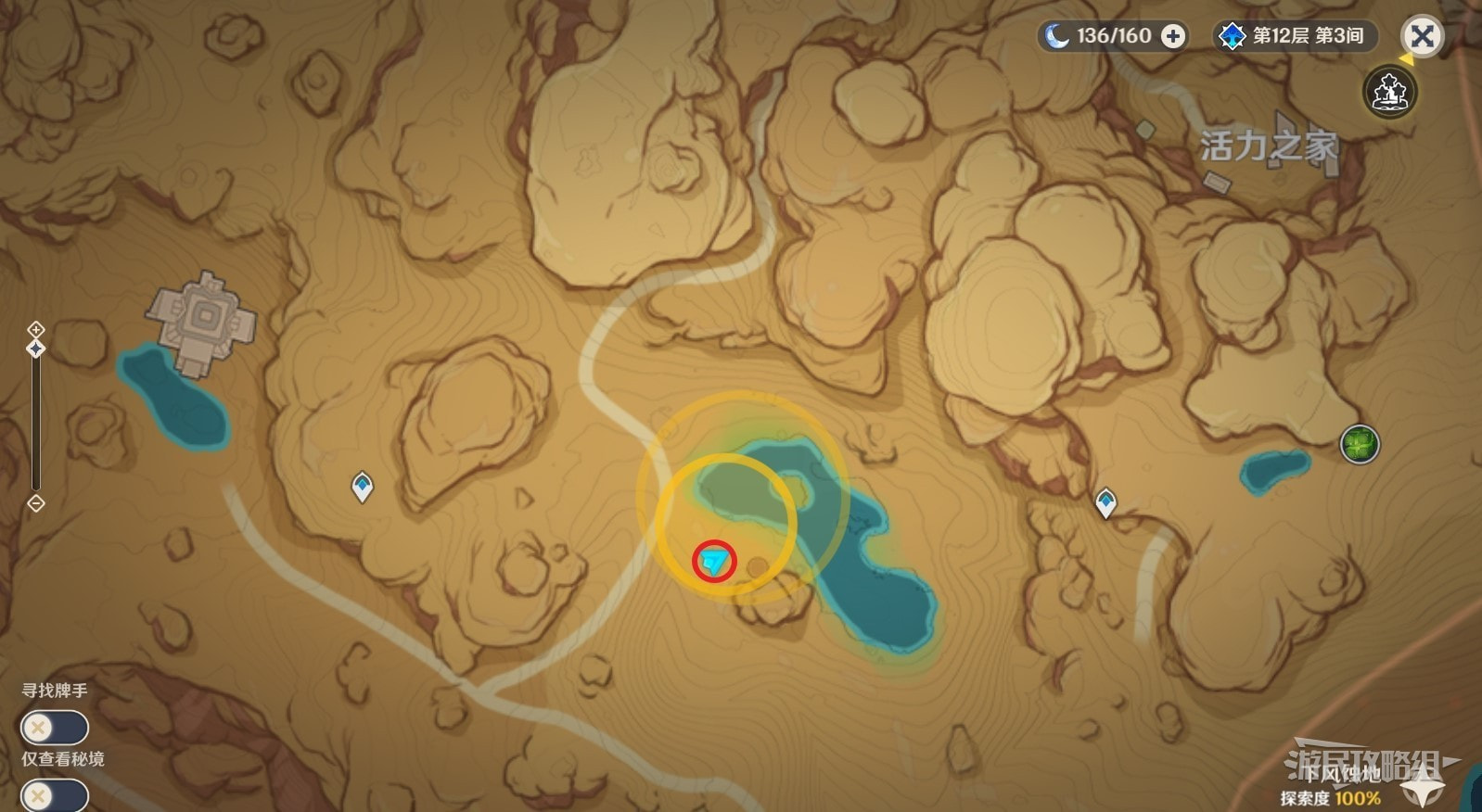Open the three-star statue round icon
Viewport: 1482px width, 812px height.
coord(1389,92)
